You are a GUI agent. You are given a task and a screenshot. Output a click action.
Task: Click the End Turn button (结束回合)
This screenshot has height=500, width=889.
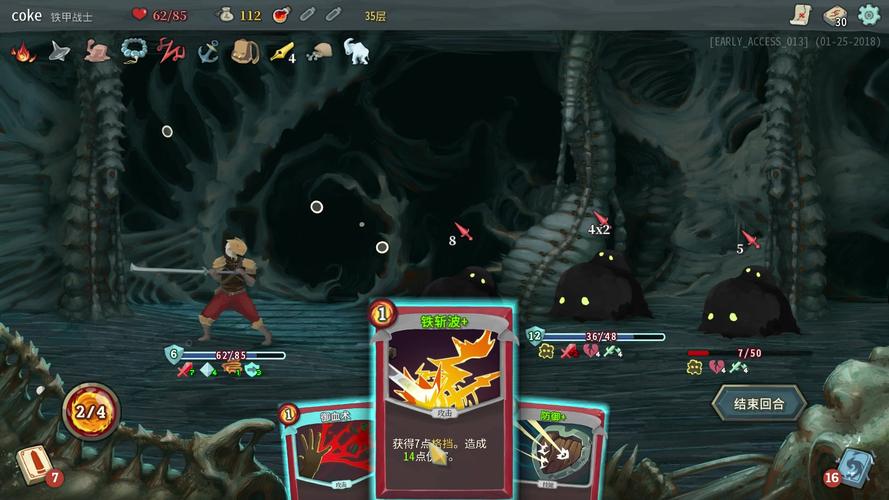(x=758, y=404)
